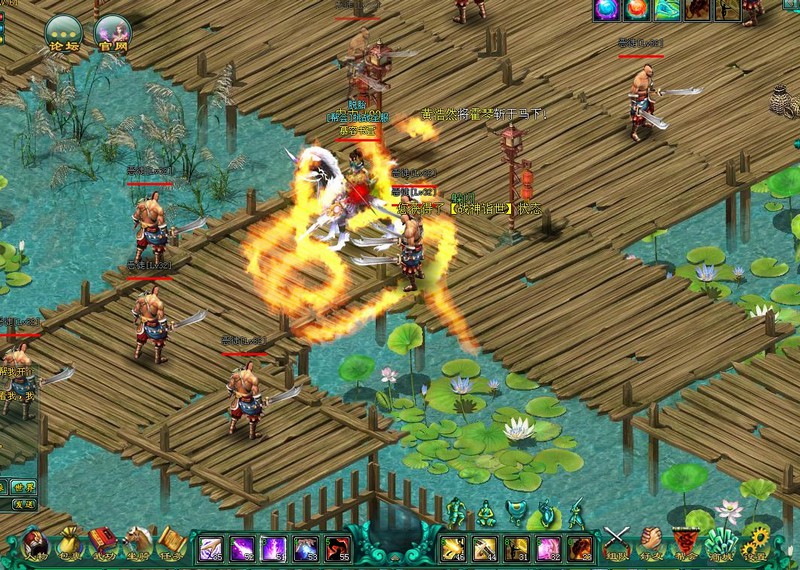Open the 帮会 guild menu
Screen dimensions: 800x570
pos(685,544)
